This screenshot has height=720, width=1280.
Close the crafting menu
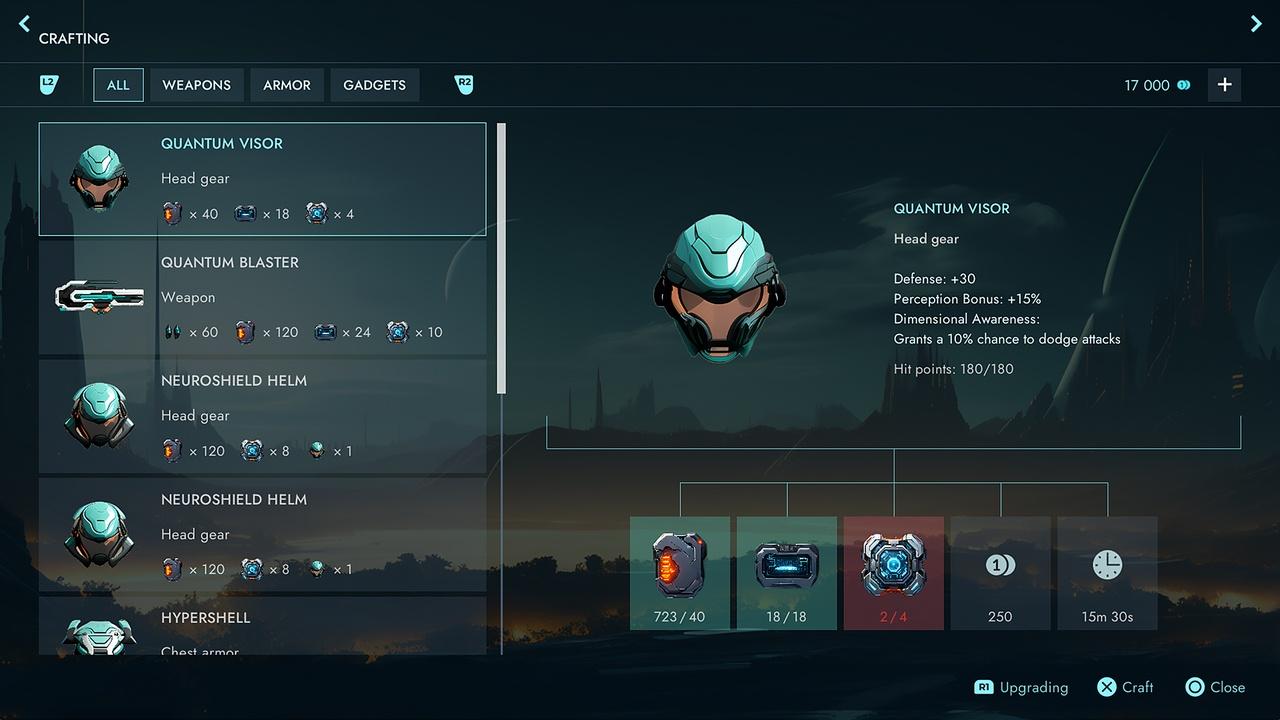1215,687
